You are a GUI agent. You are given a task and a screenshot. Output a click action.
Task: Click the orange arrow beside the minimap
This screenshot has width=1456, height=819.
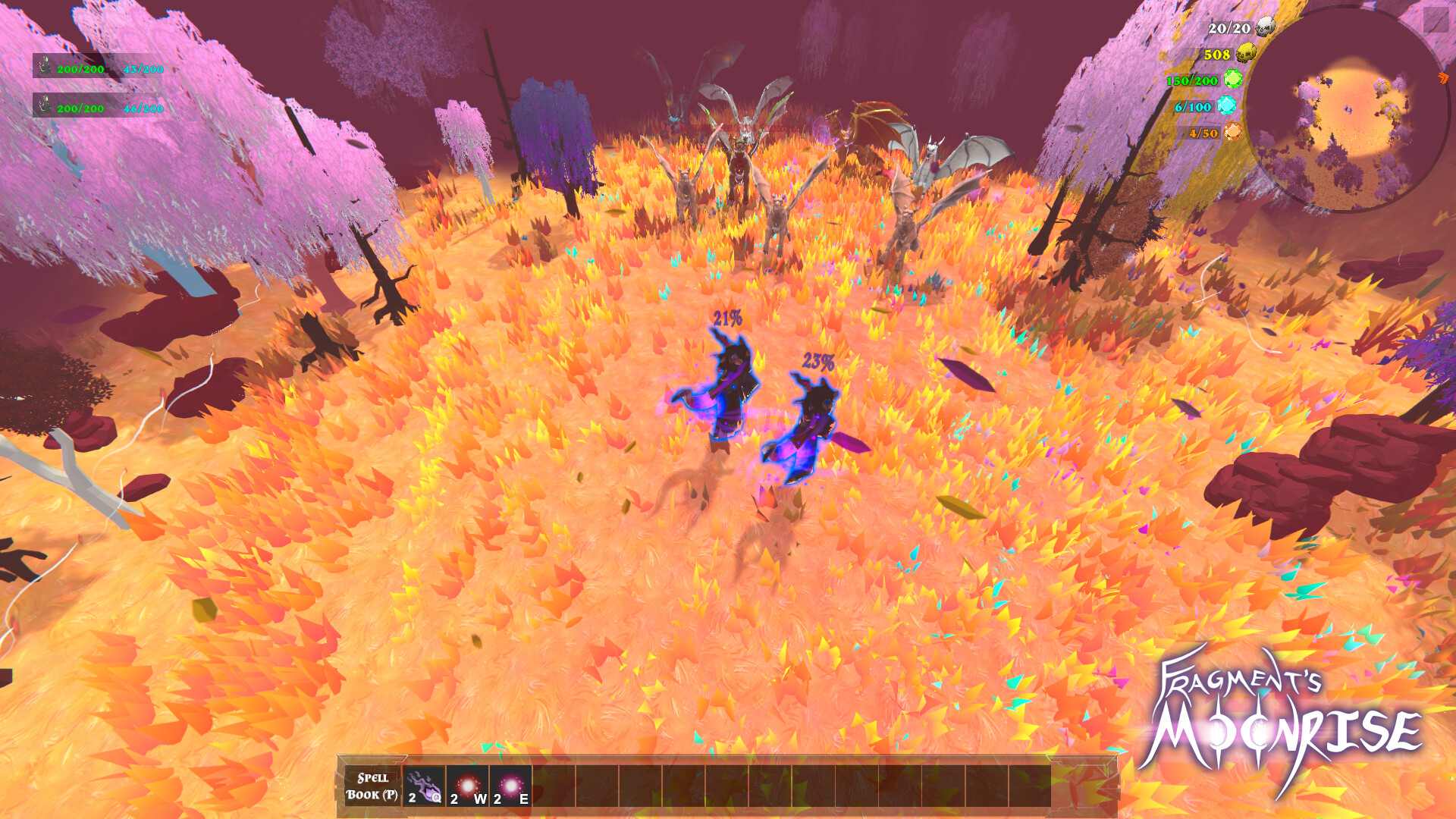(x=1443, y=78)
